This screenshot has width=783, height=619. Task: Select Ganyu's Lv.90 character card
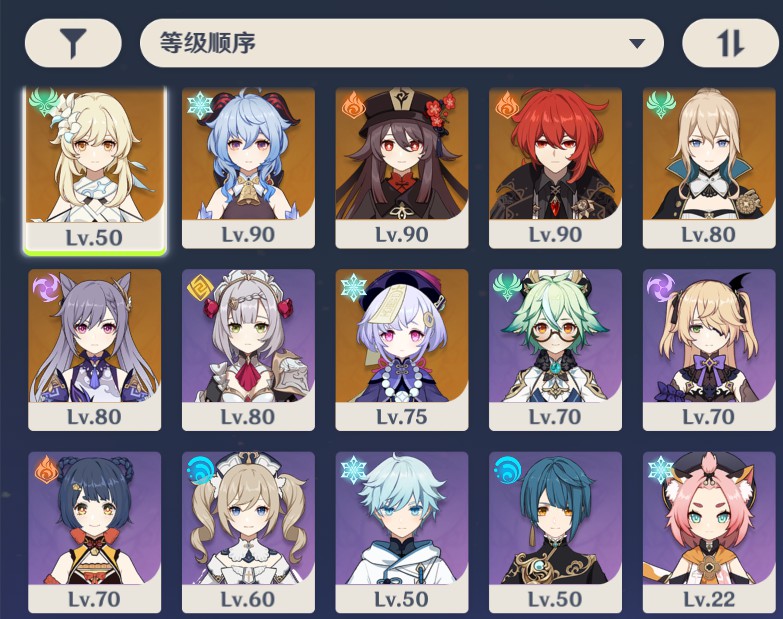pos(248,165)
